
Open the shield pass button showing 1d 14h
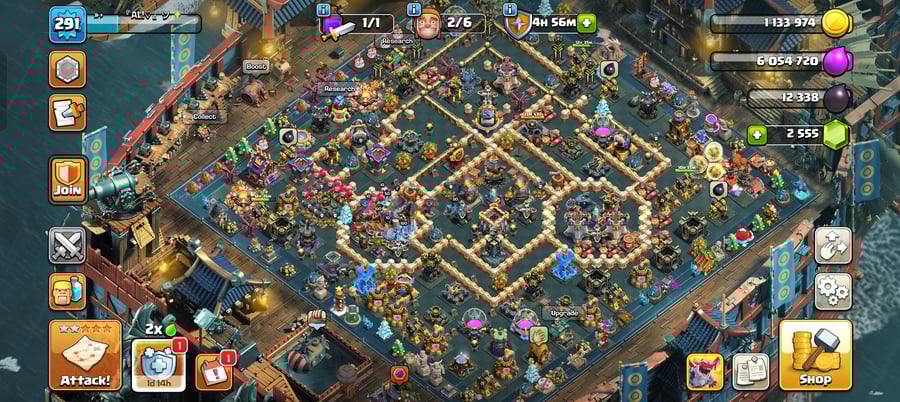[158, 365]
